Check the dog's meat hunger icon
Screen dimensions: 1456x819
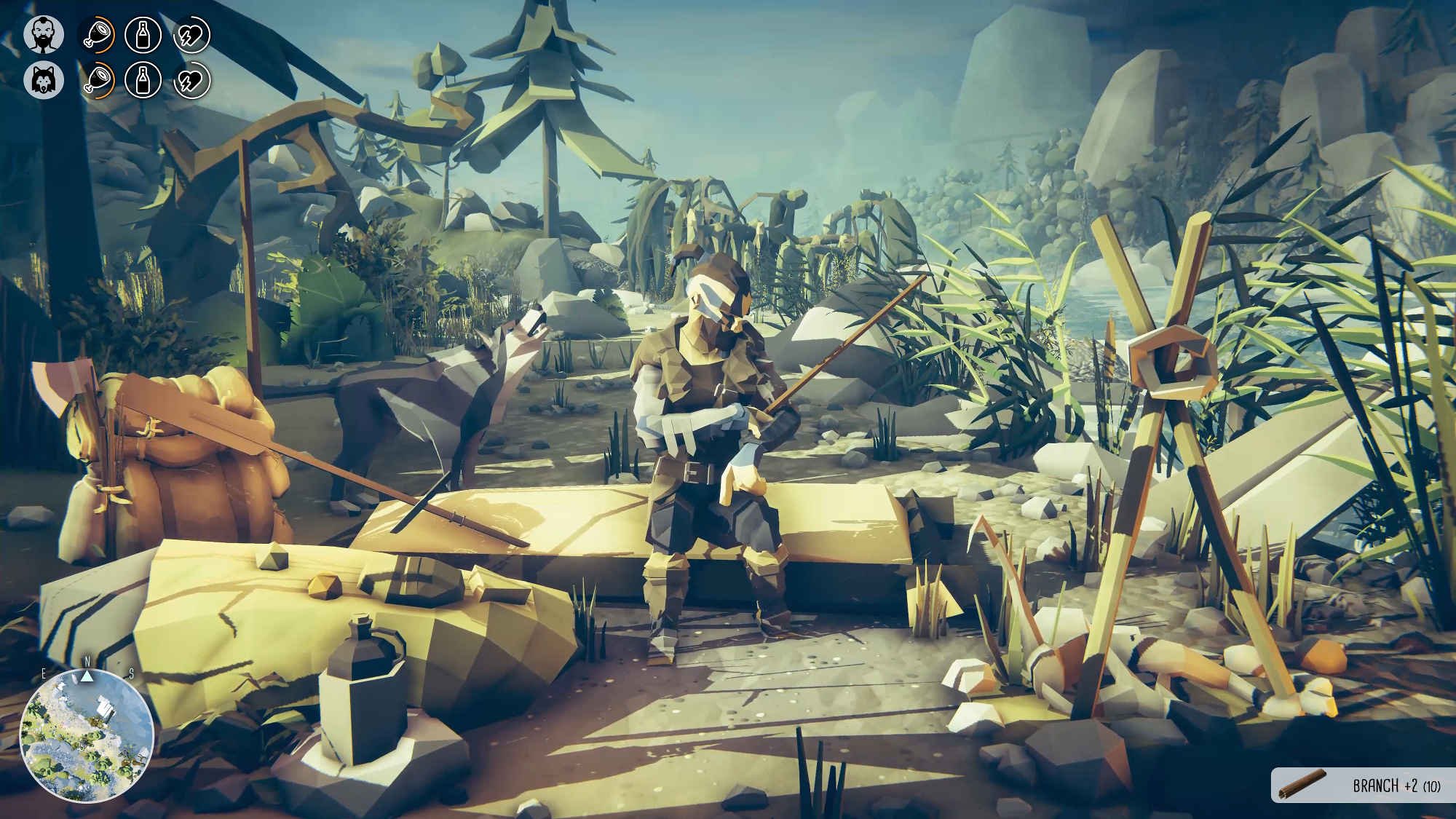coord(96,80)
